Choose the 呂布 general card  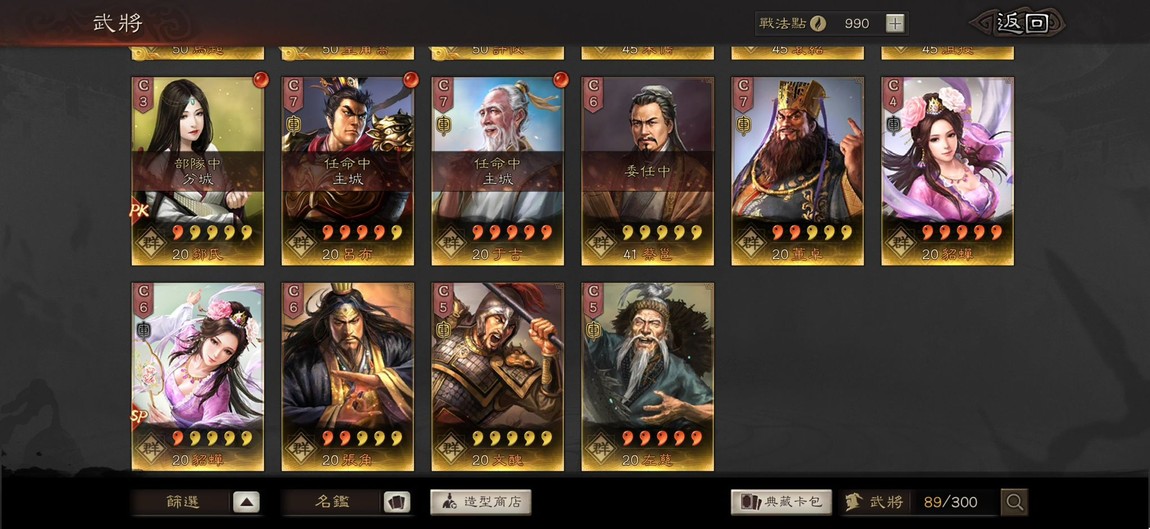tap(348, 170)
